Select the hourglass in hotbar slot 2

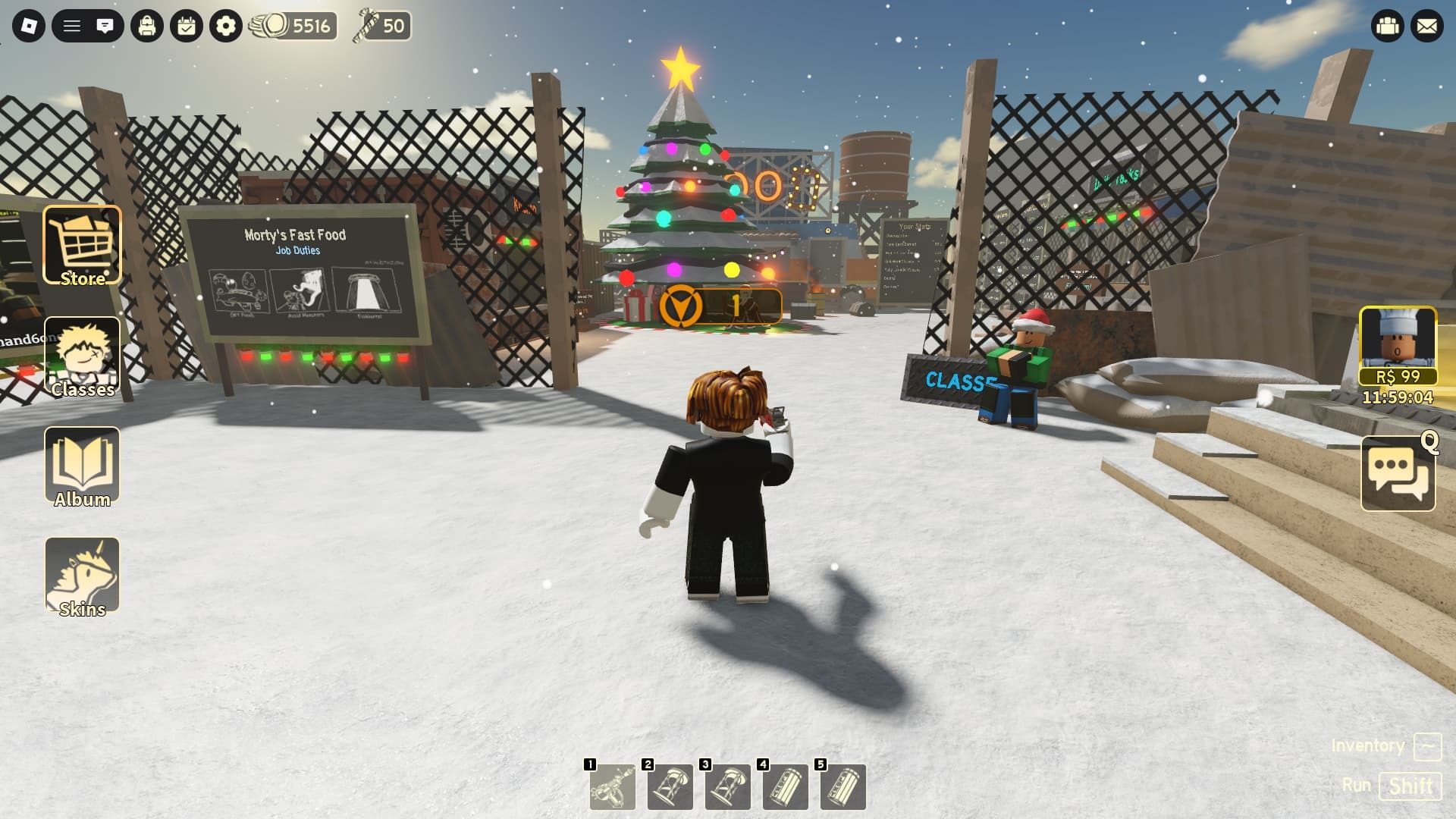click(x=670, y=786)
